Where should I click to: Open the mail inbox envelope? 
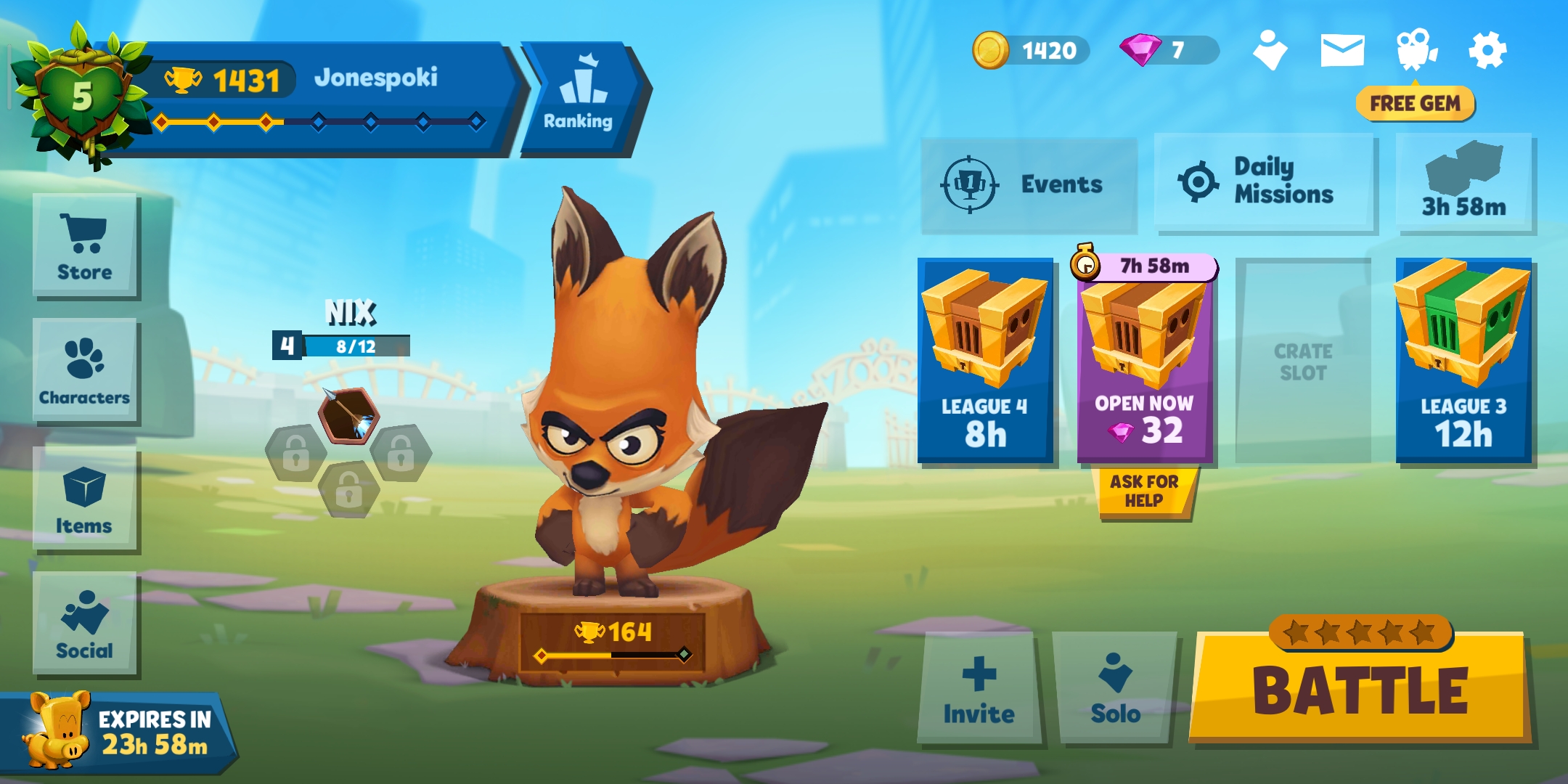[1342, 51]
